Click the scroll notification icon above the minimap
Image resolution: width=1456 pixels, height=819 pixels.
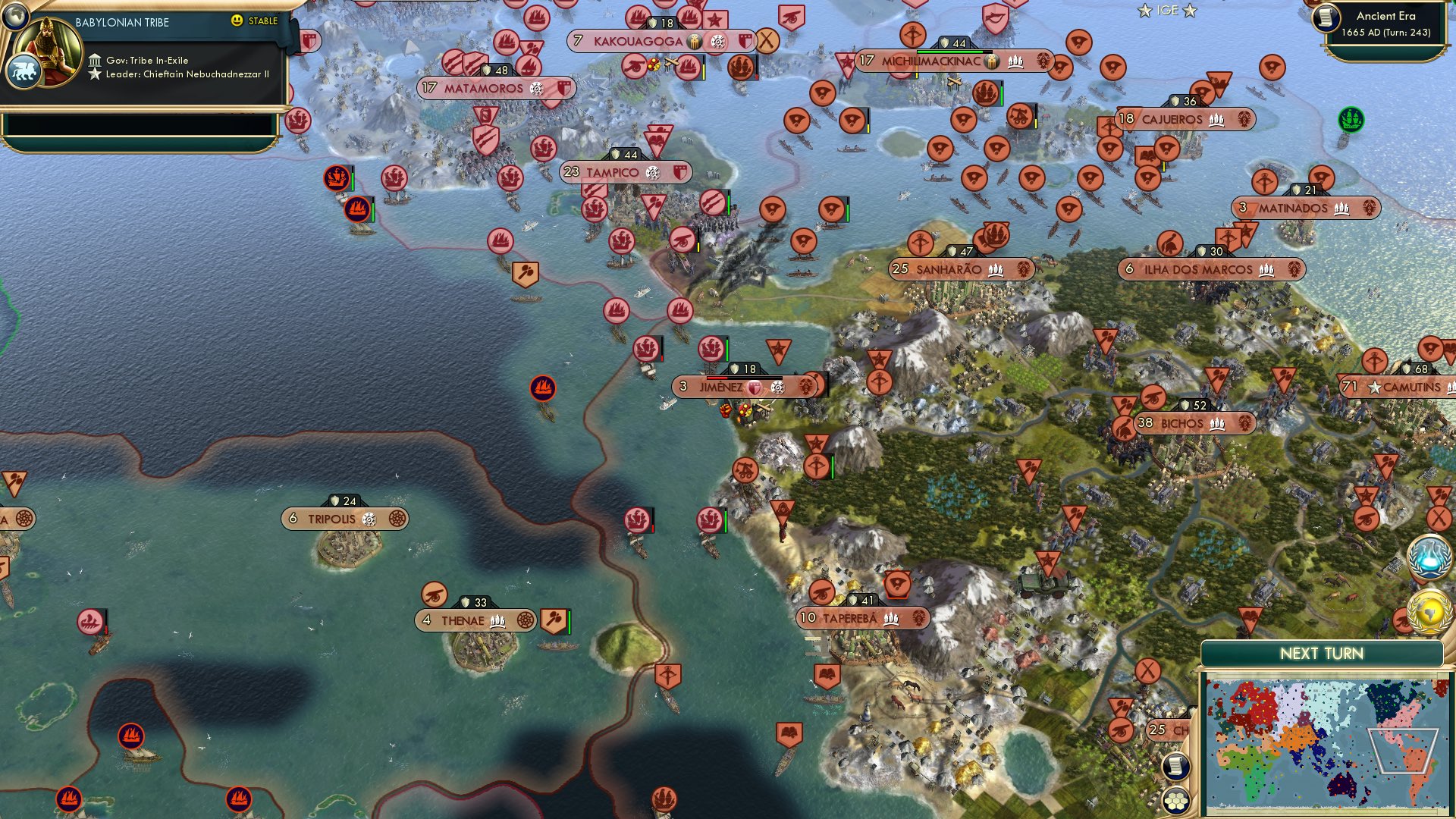pos(1176,764)
